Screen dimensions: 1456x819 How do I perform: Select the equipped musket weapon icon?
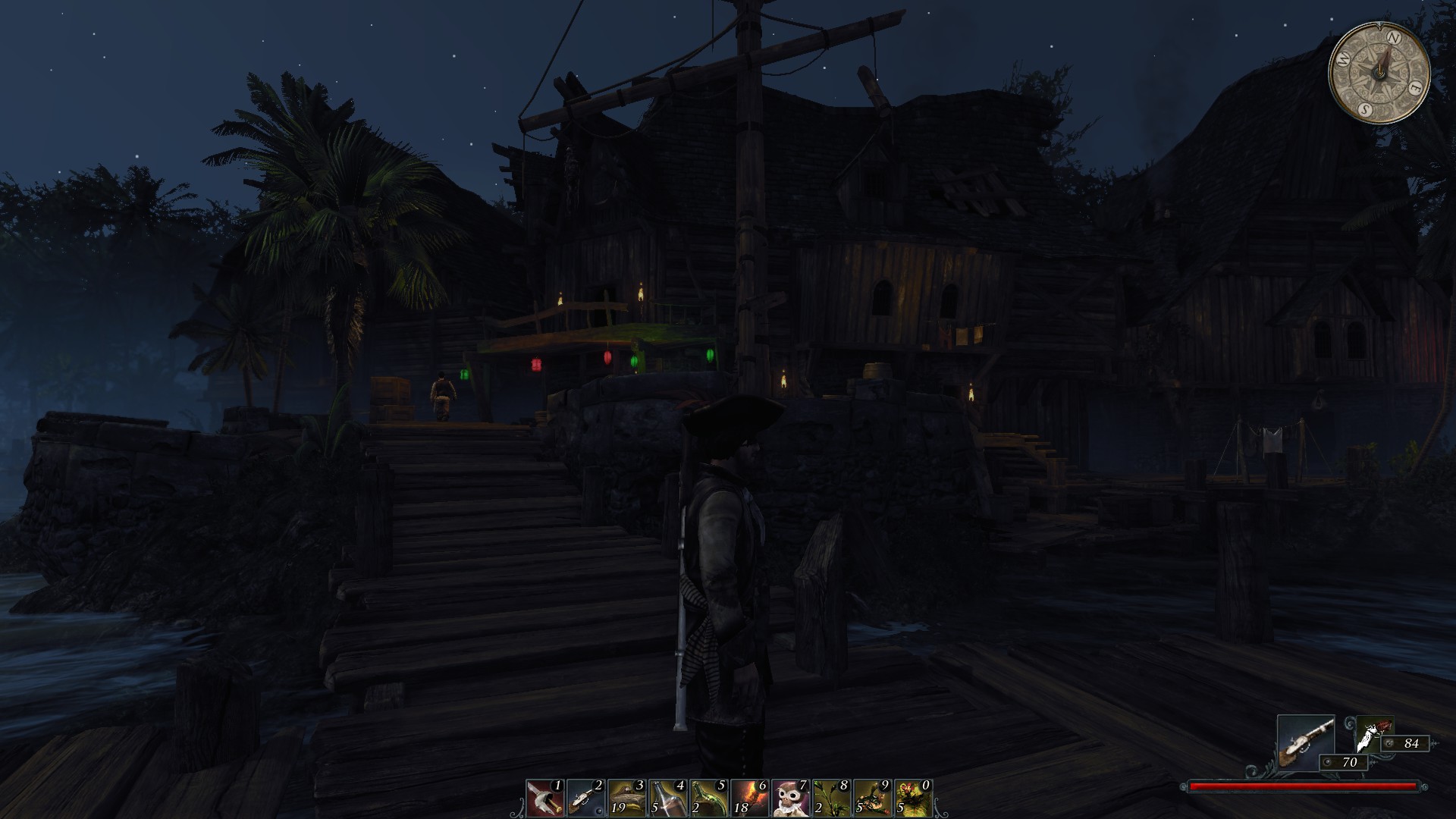coord(1306,743)
